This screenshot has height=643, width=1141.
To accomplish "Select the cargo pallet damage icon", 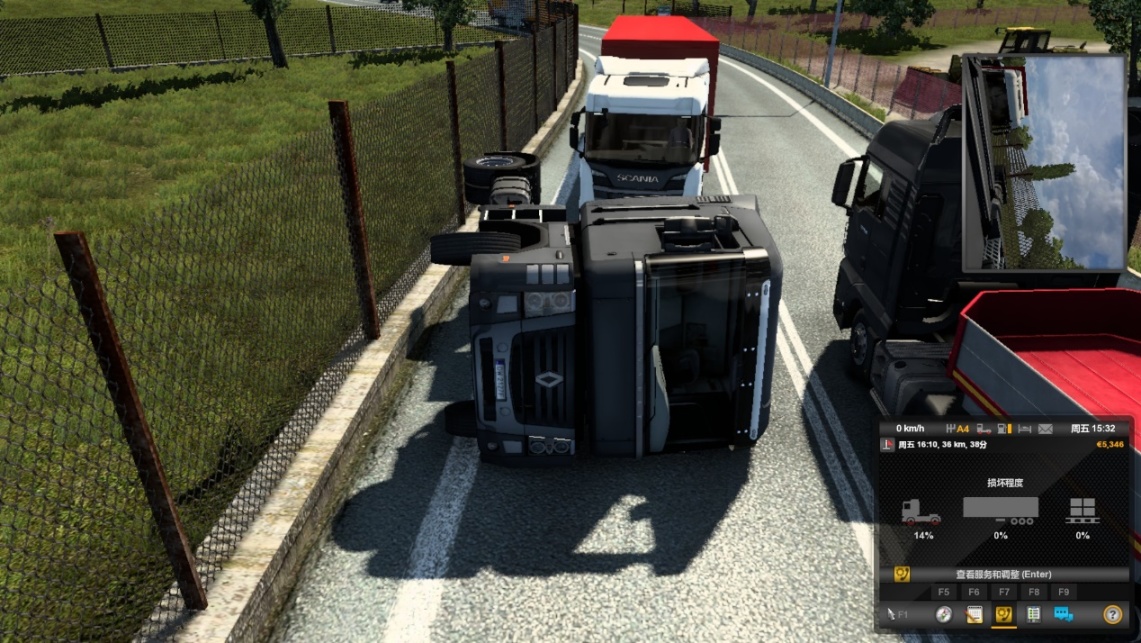I will click(1082, 511).
